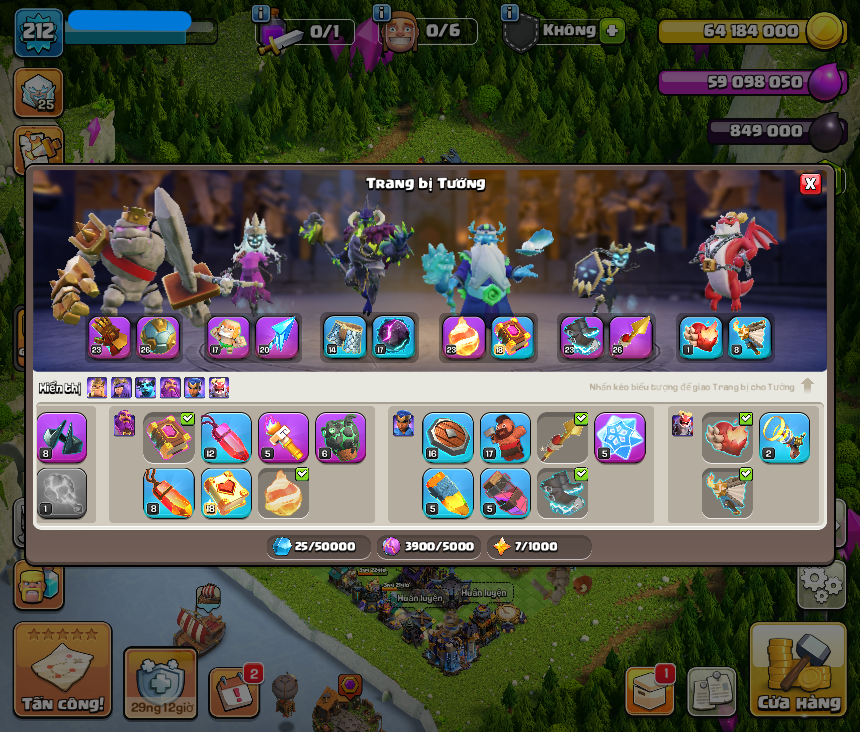
Task: Choose the green stone golem equipment
Action: pos(340,437)
